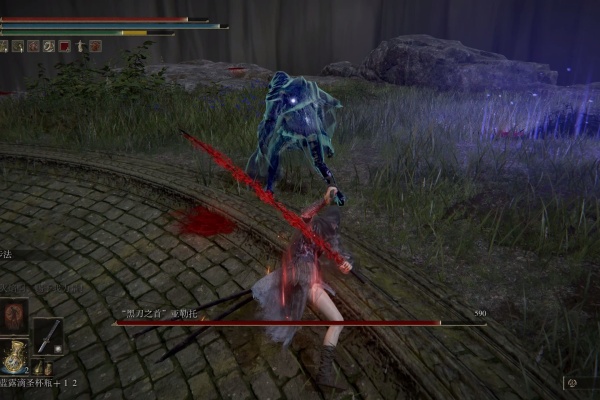Select the left armament slot with red emblem
This screenshot has width=600, height=400.
click(x=14, y=318)
